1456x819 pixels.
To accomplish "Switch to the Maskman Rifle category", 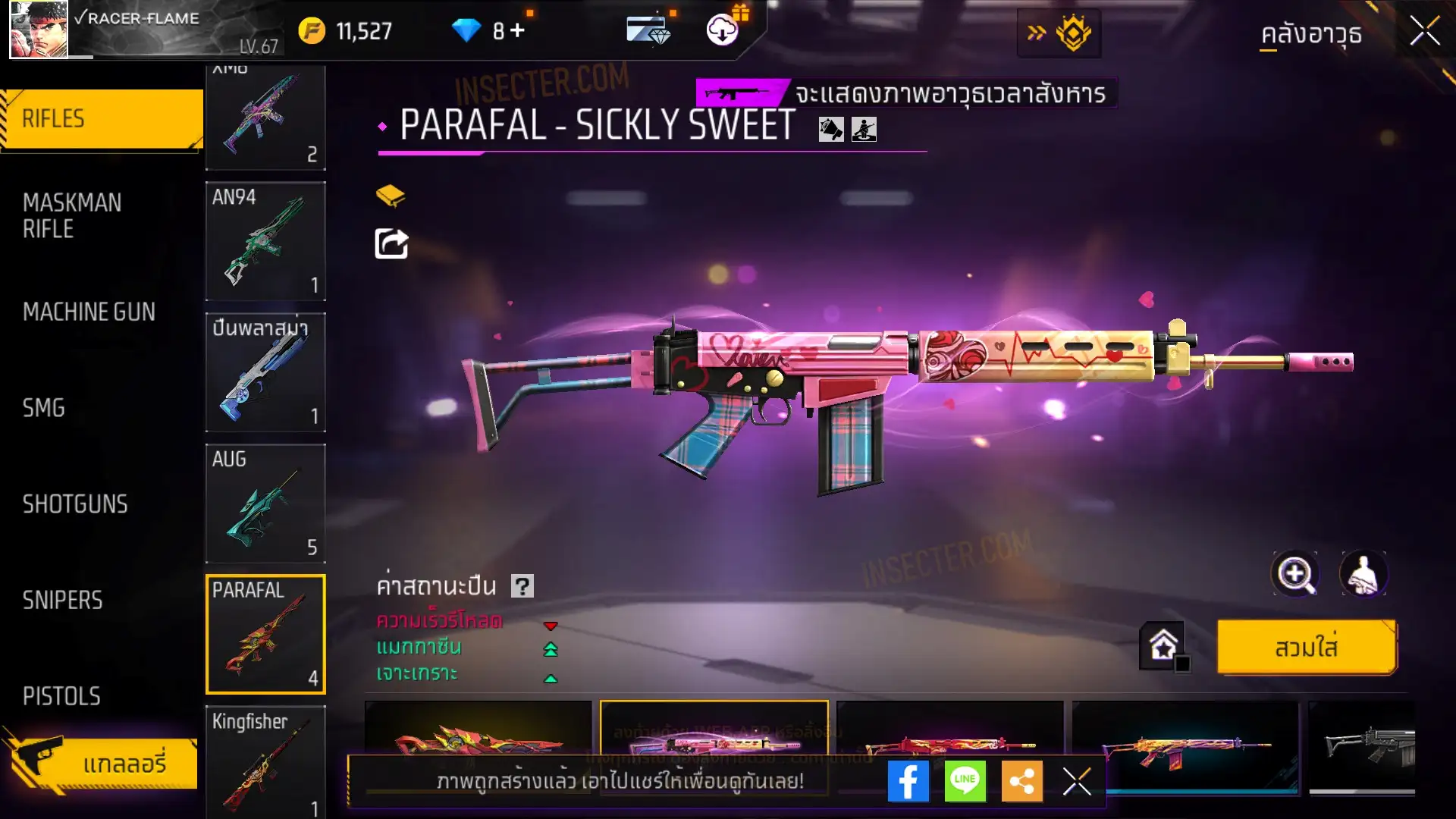I will [72, 215].
